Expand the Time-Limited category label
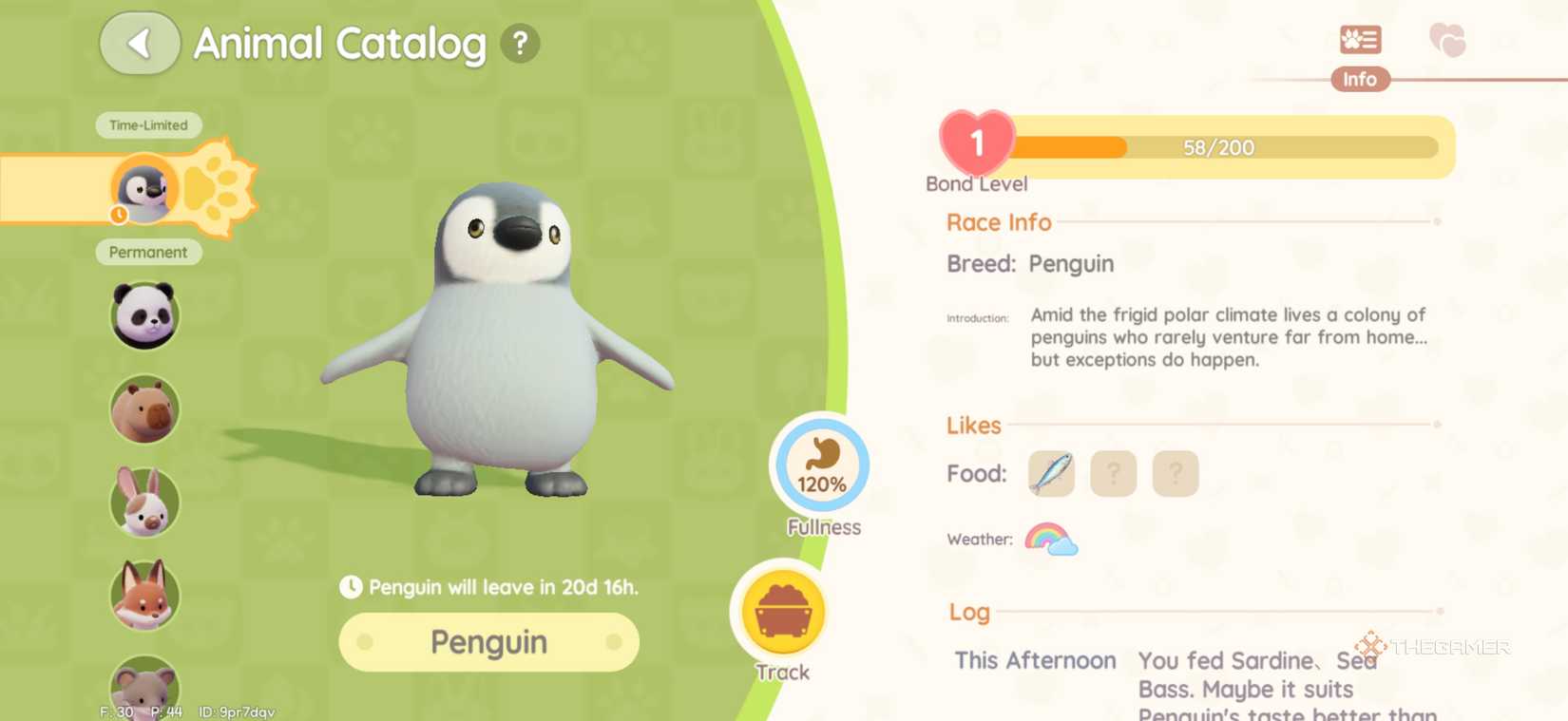Viewport: 1568px width, 721px height. [148, 124]
